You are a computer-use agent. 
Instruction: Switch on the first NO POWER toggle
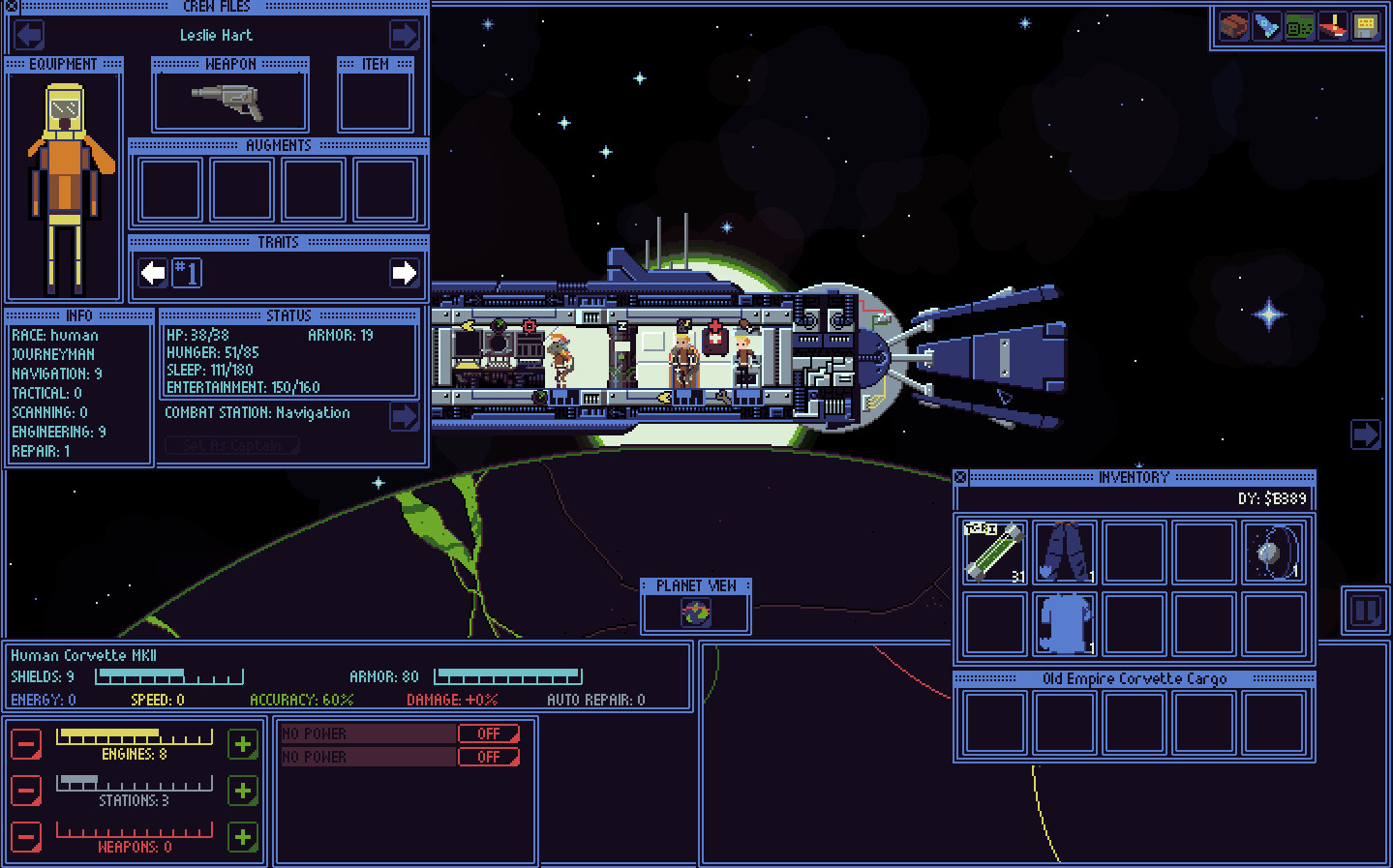[x=489, y=733]
